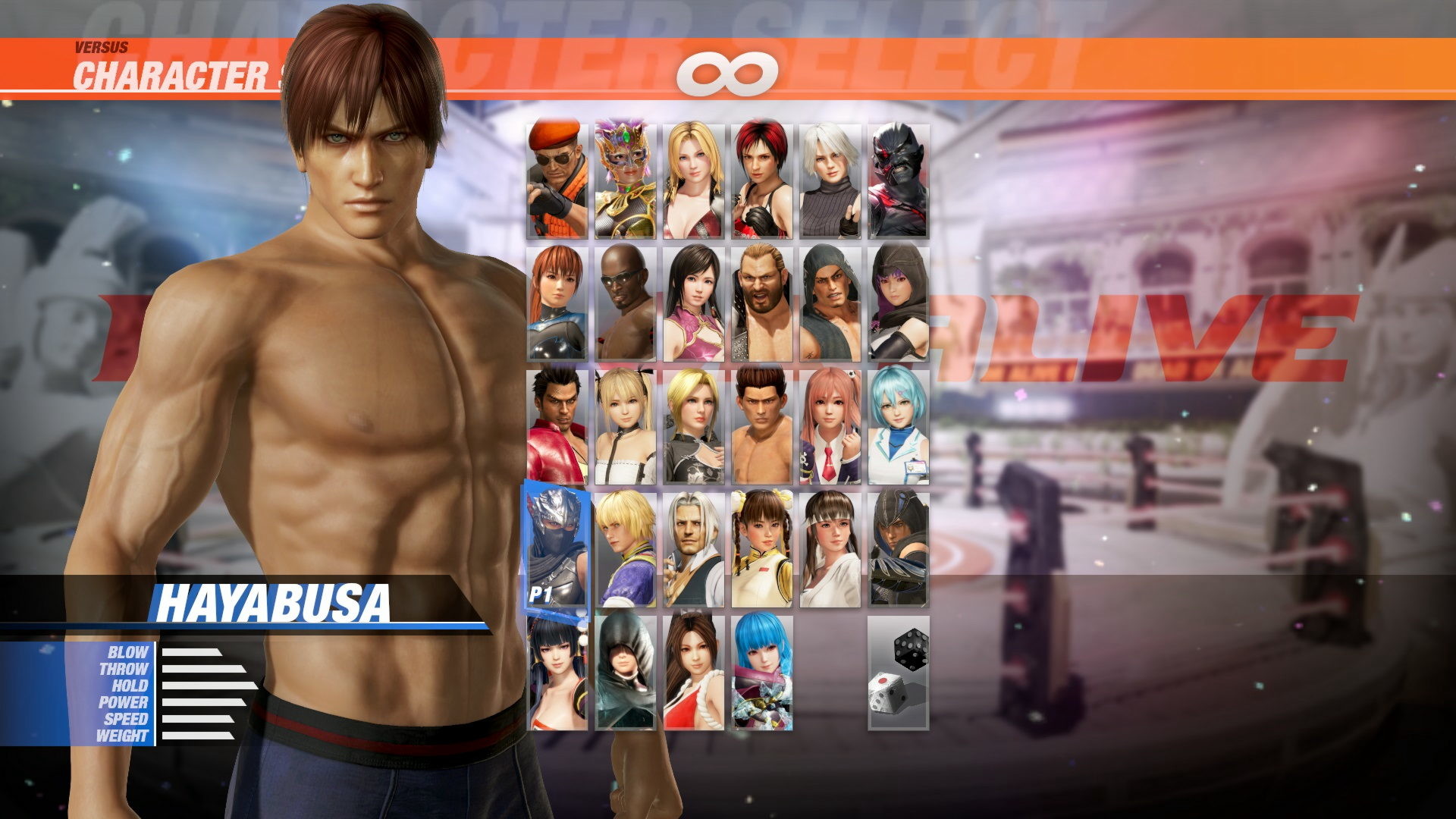The height and width of the screenshot is (819, 1456).
Task: Select Bayman wearing the red beret
Action: click(557, 180)
